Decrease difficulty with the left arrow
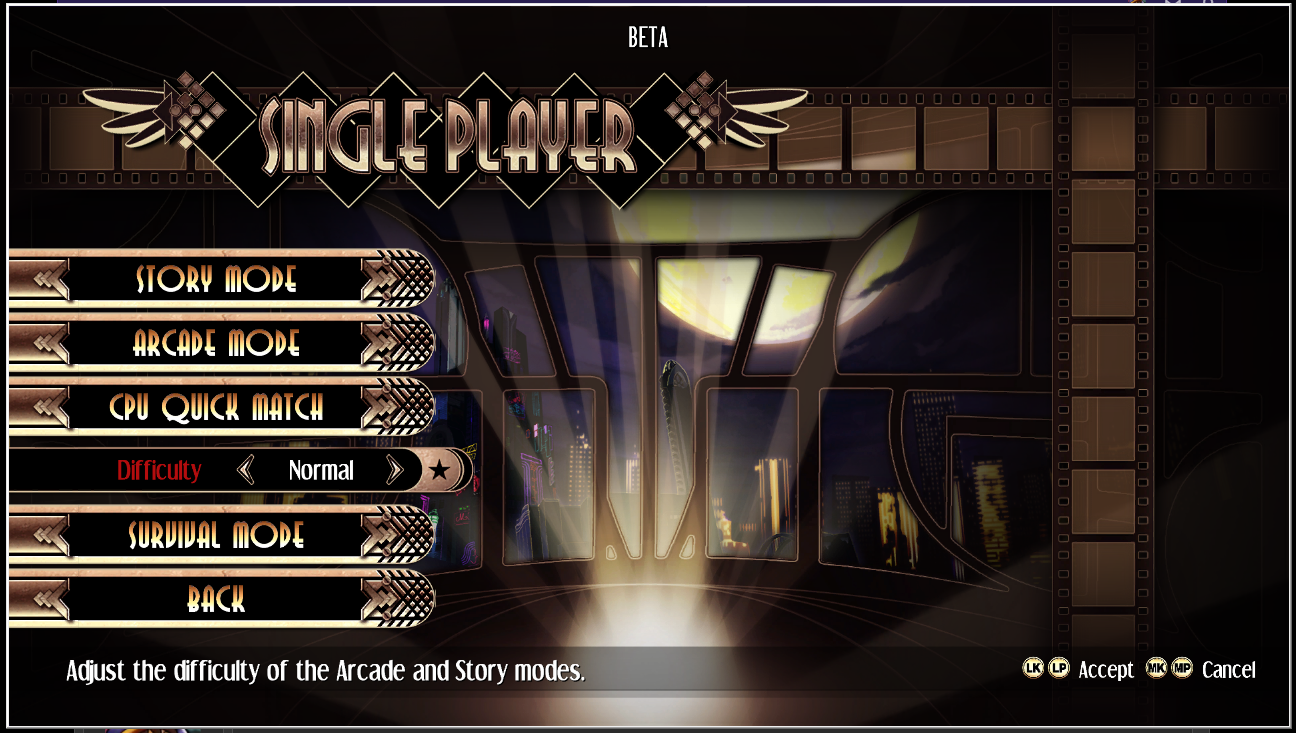 click(246, 470)
